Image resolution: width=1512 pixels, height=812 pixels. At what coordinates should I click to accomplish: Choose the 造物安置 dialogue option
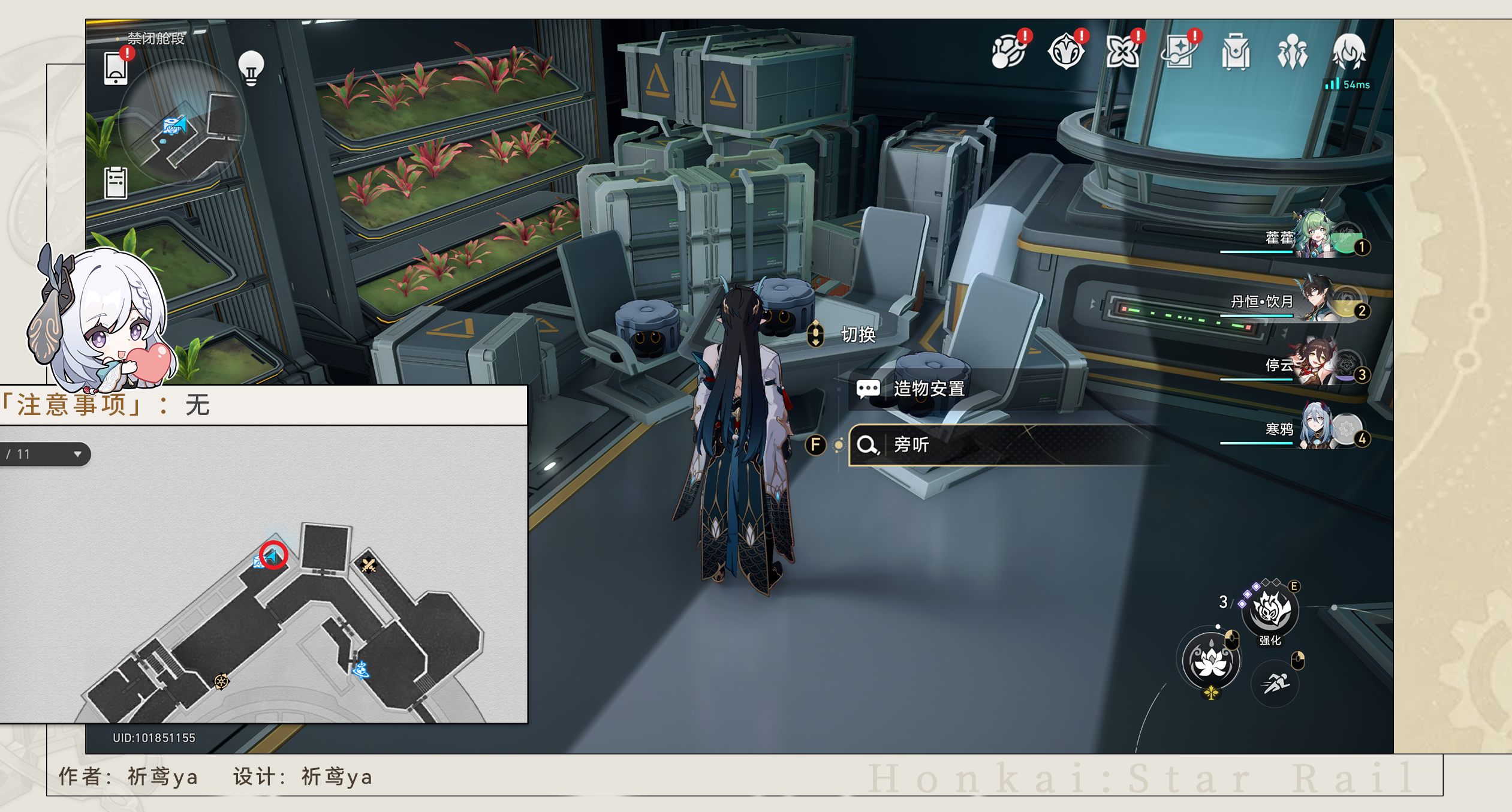(929, 389)
